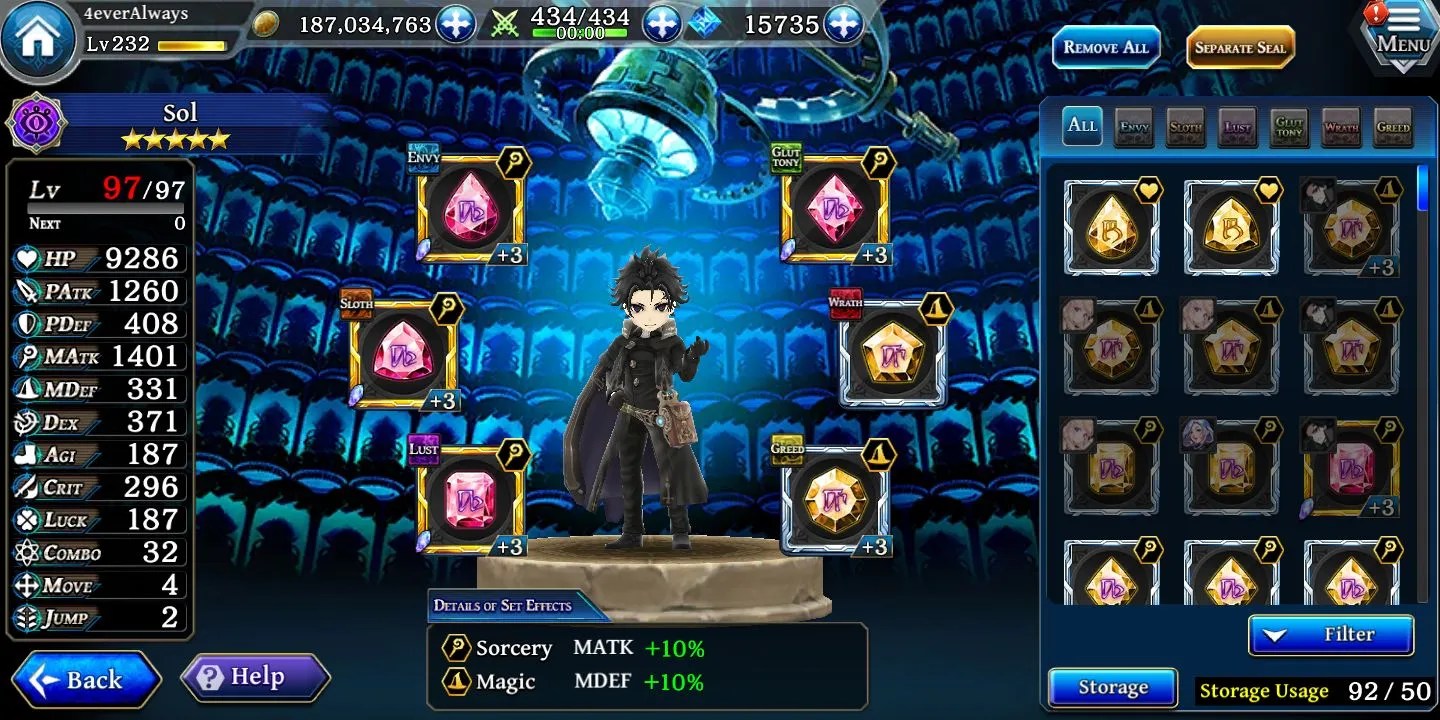
Task: View the Greed tab
Action: coord(1393,126)
